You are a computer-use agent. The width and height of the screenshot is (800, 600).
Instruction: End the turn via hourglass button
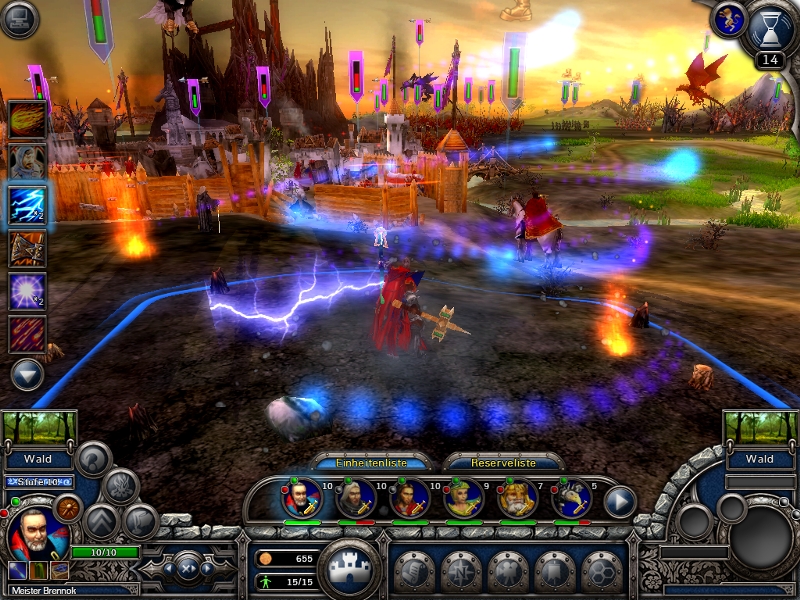pyautogui.click(x=769, y=28)
